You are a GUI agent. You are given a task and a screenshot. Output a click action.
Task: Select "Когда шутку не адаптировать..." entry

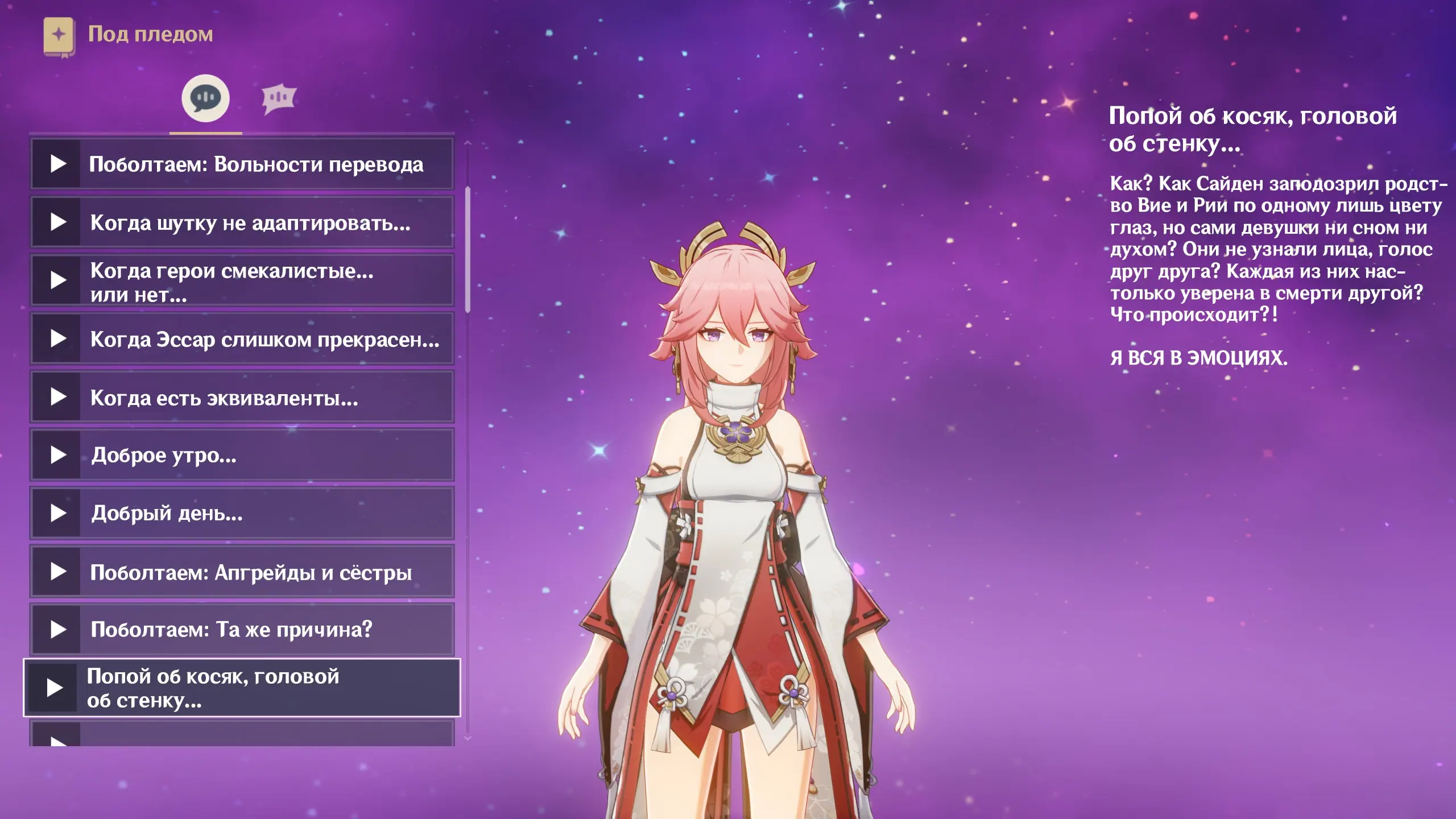coord(242,222)
